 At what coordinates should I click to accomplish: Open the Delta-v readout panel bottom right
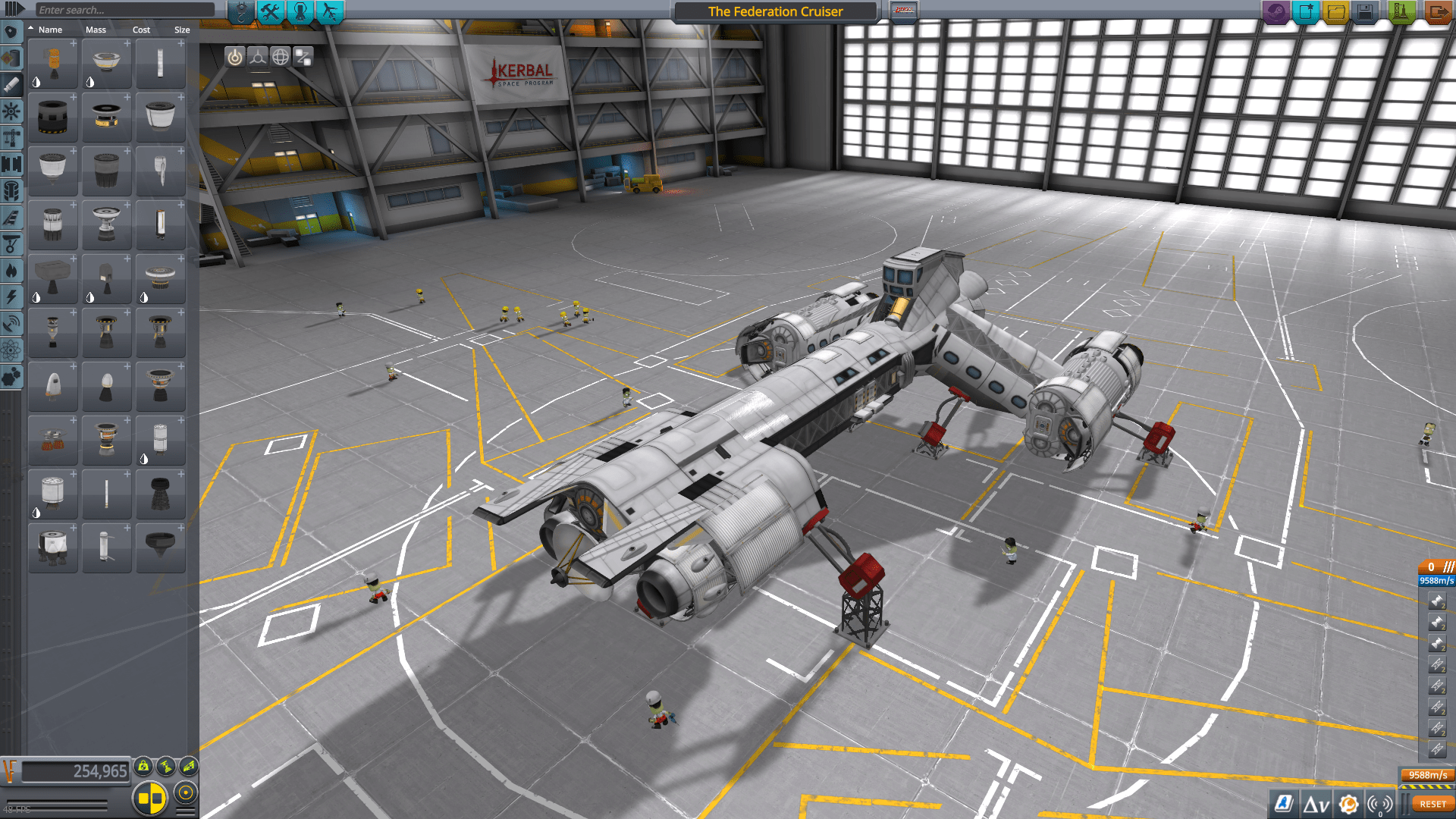1316,803
